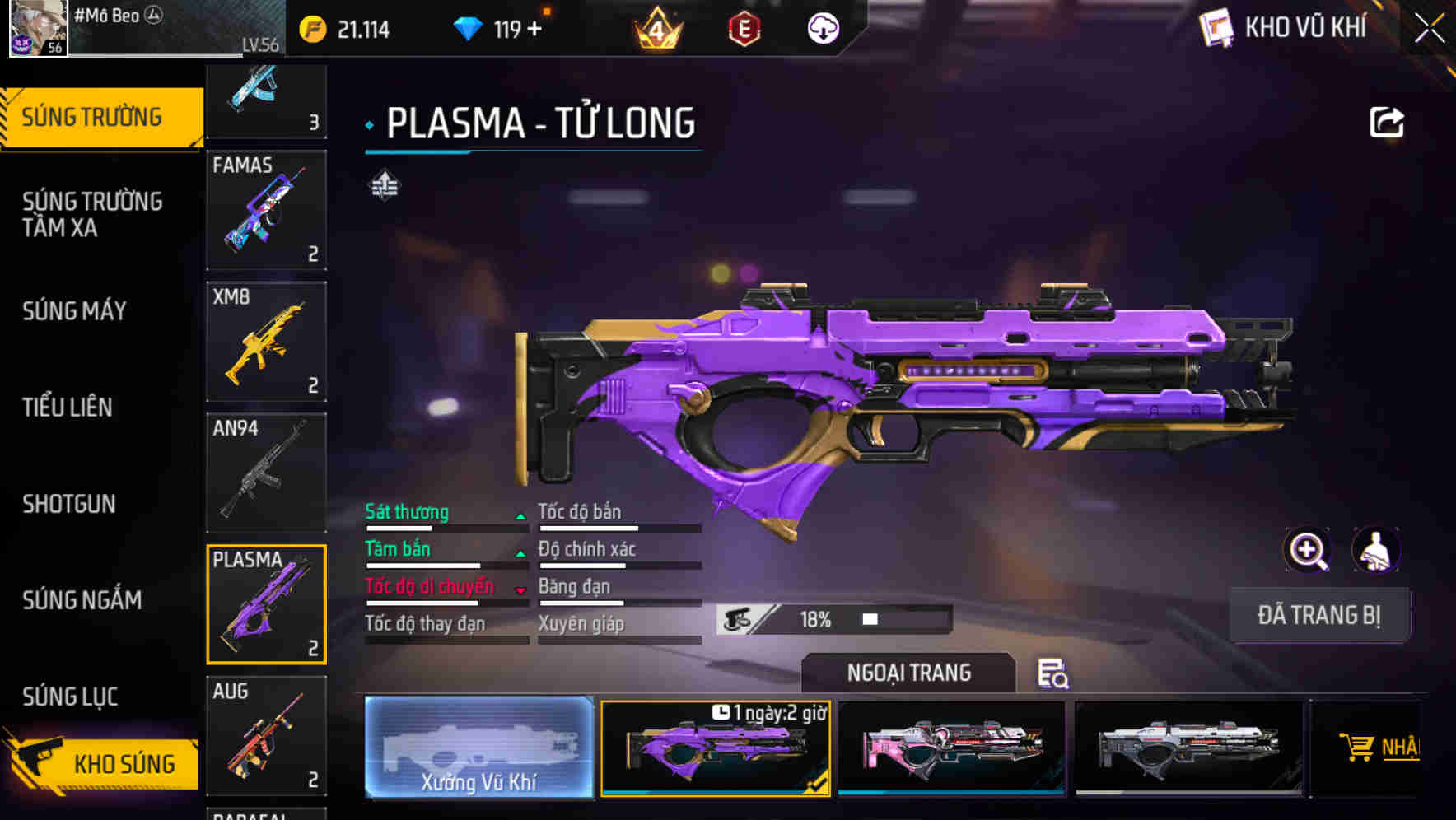Viewport: 1456px width, 820px height.
Task: Close the weapon armory screen
Action: tap(1429, 29)
